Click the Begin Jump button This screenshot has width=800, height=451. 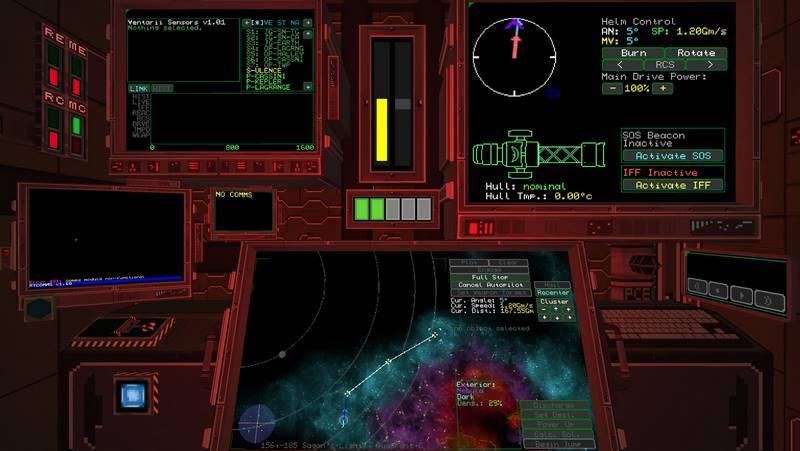(557, 443)
